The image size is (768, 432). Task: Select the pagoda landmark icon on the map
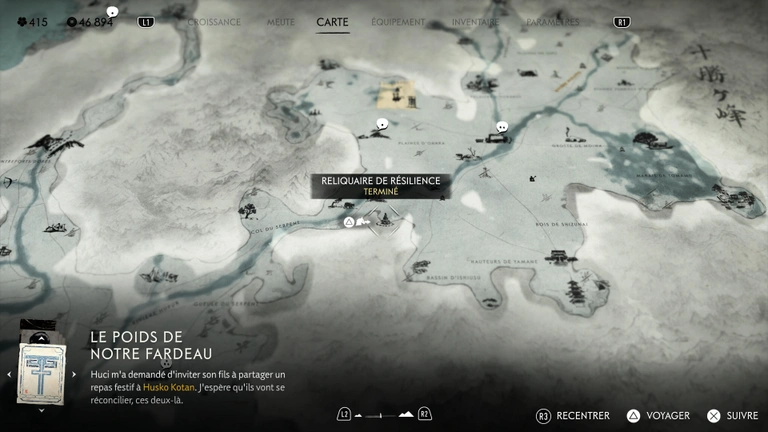(575, 290)
